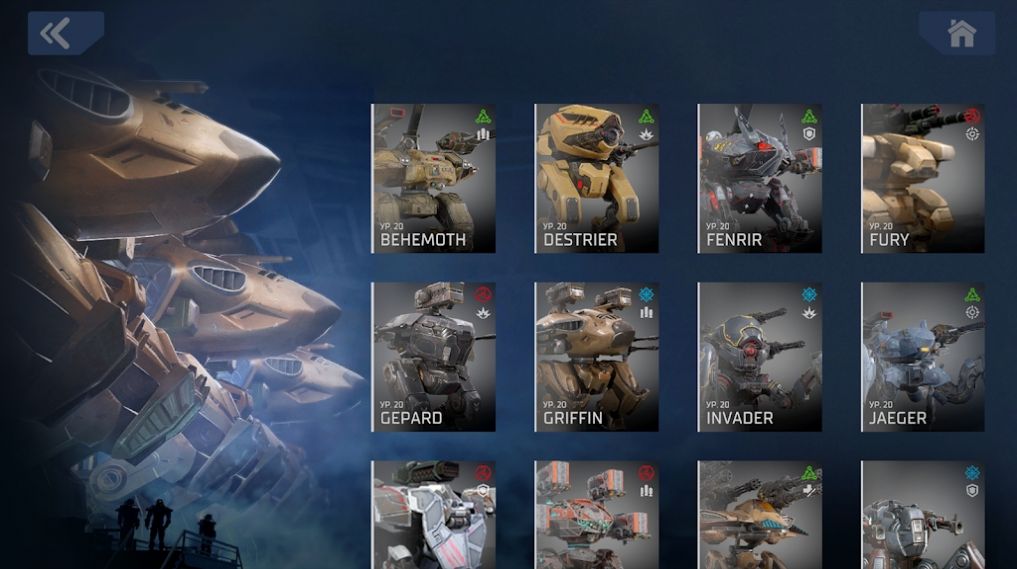Screen dimensions: 1017x569
Task: Choose the Invader robot card
Action: [759, 356]
